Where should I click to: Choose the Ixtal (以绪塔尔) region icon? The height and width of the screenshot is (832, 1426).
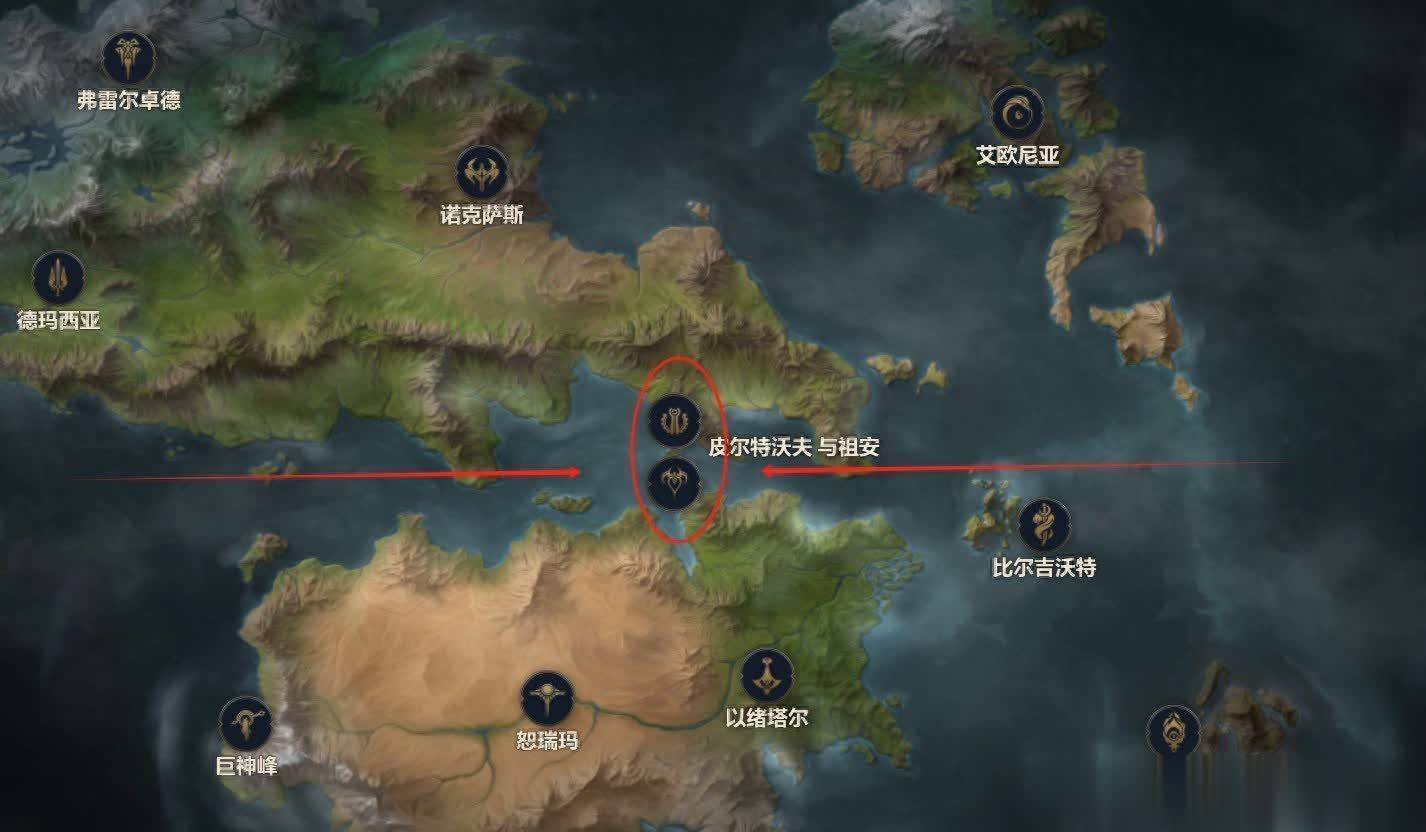tap(766, 676)
